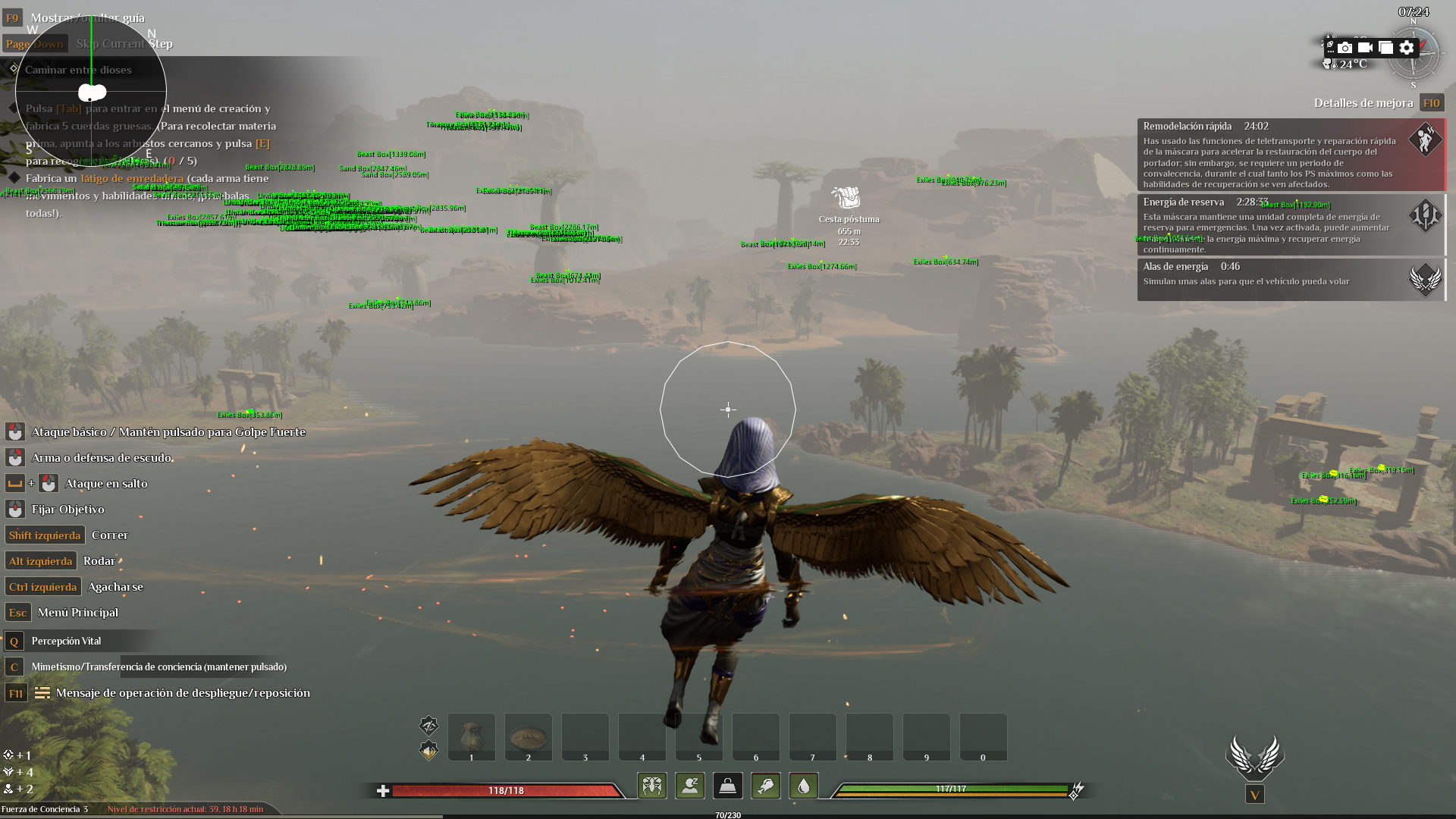Expand the Alas de energía entry
This screenshot has height=819, width=1456.
(1175, 267)
